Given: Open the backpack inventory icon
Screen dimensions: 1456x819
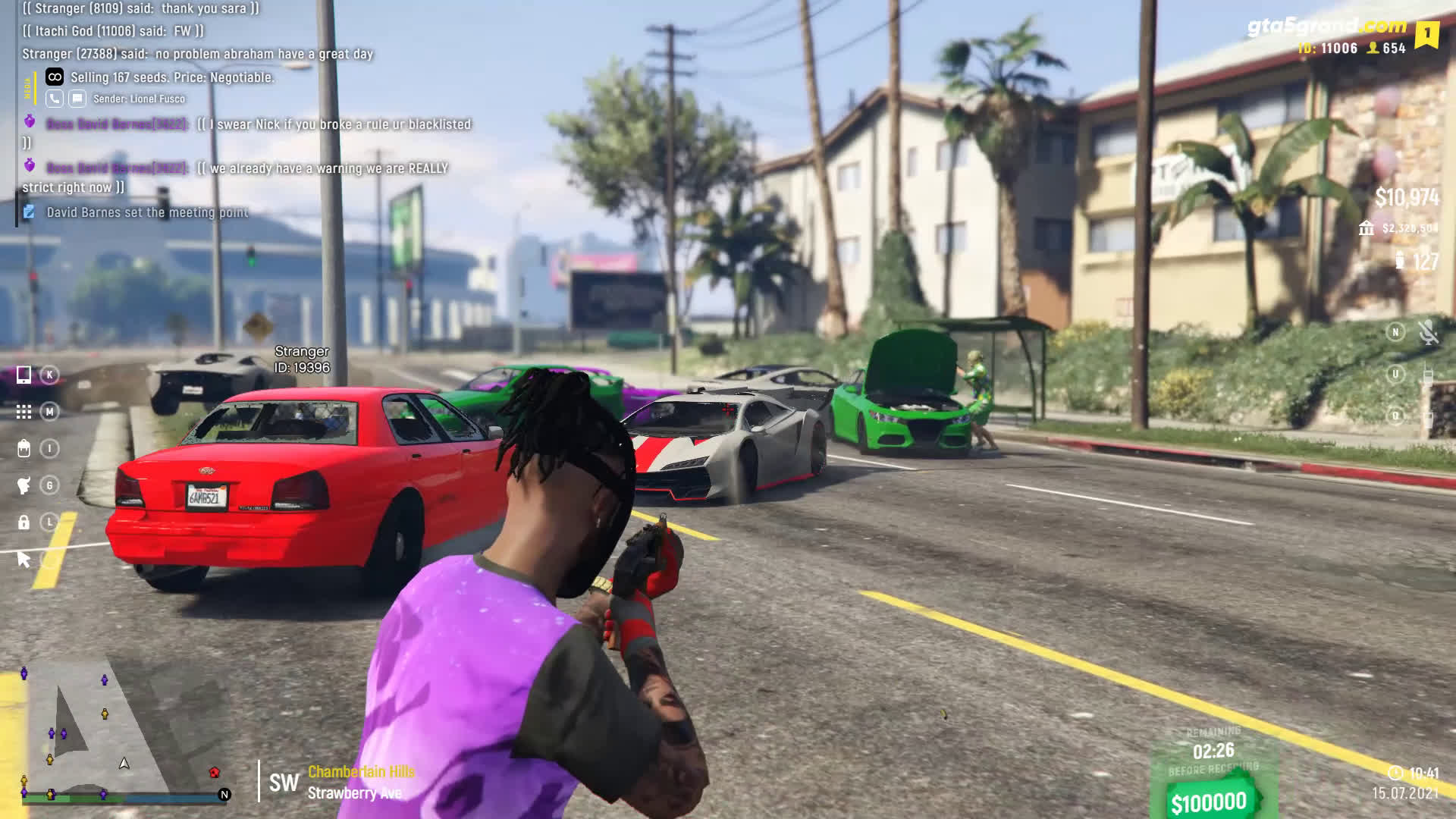Looking at the screenshot, I should point(24,449).
